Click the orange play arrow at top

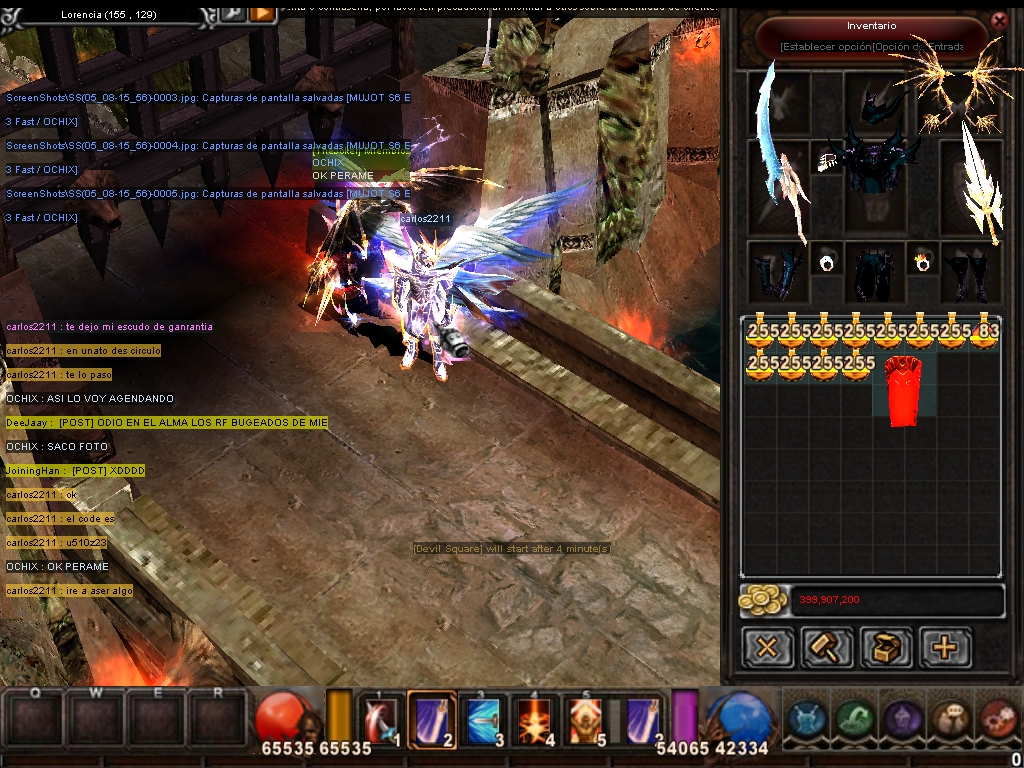pyautogui.click(x=262, y=13)
